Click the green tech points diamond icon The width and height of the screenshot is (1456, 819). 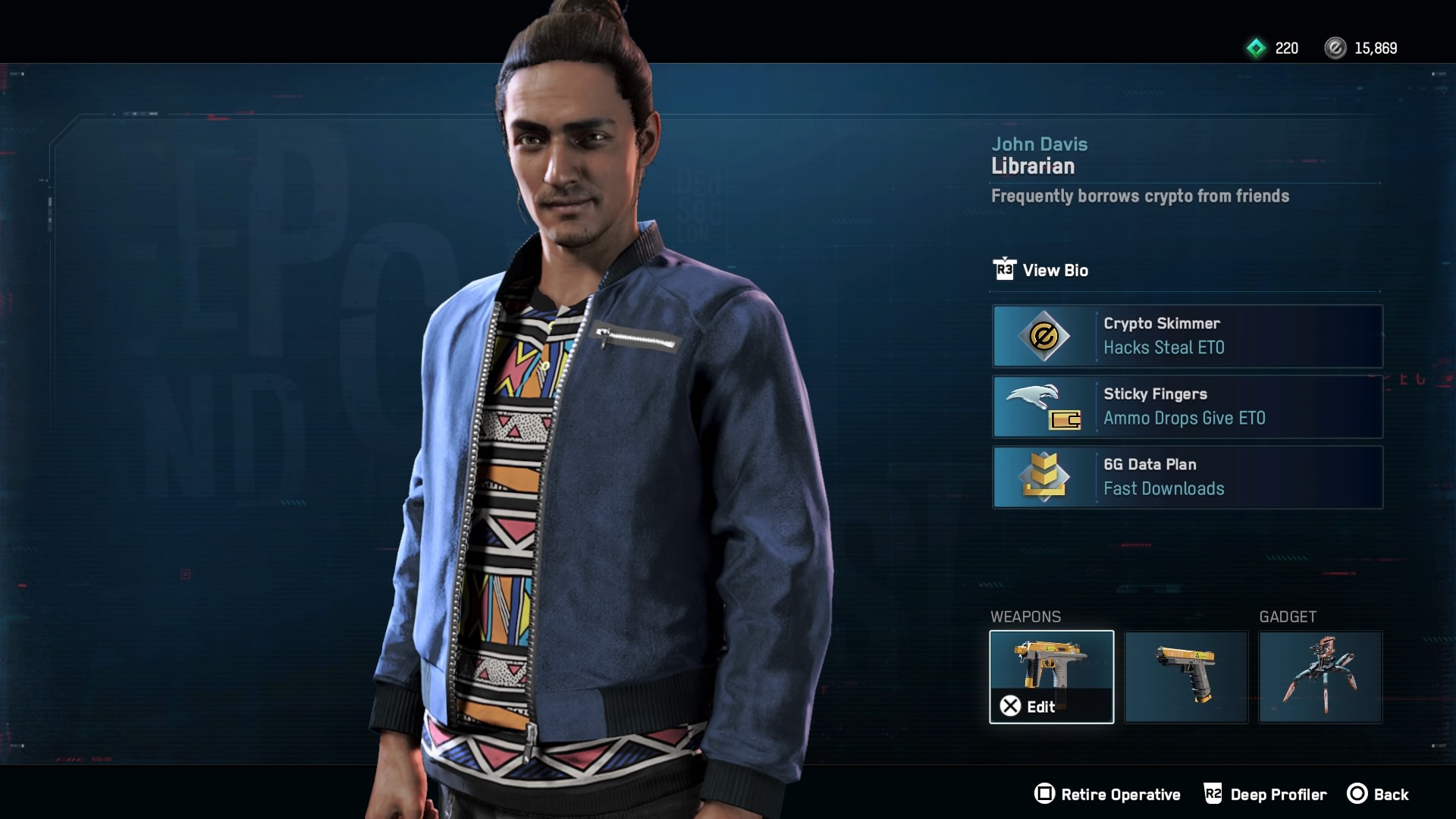[1258, 49]
